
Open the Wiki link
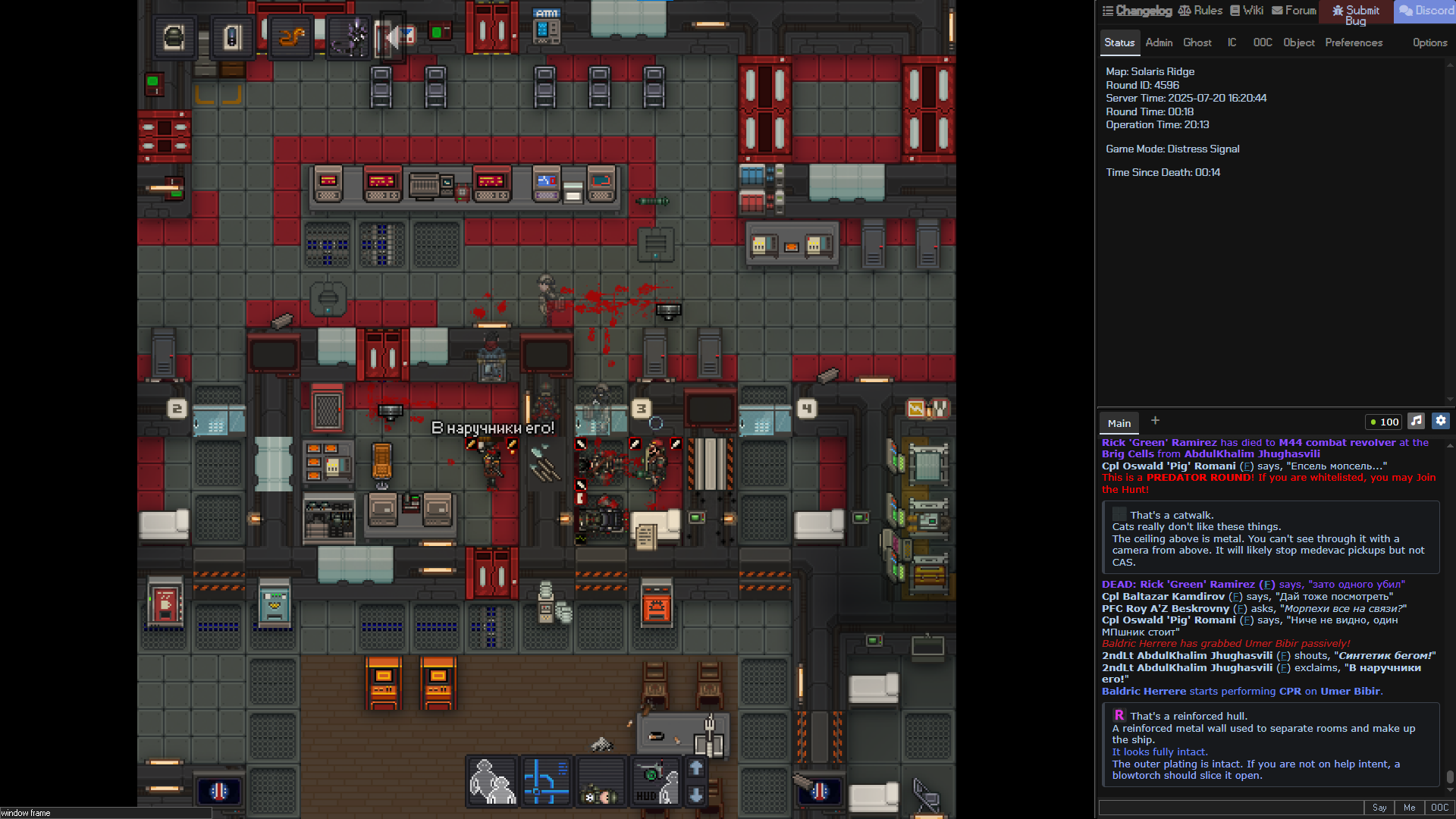click(x=1247, y=11)
